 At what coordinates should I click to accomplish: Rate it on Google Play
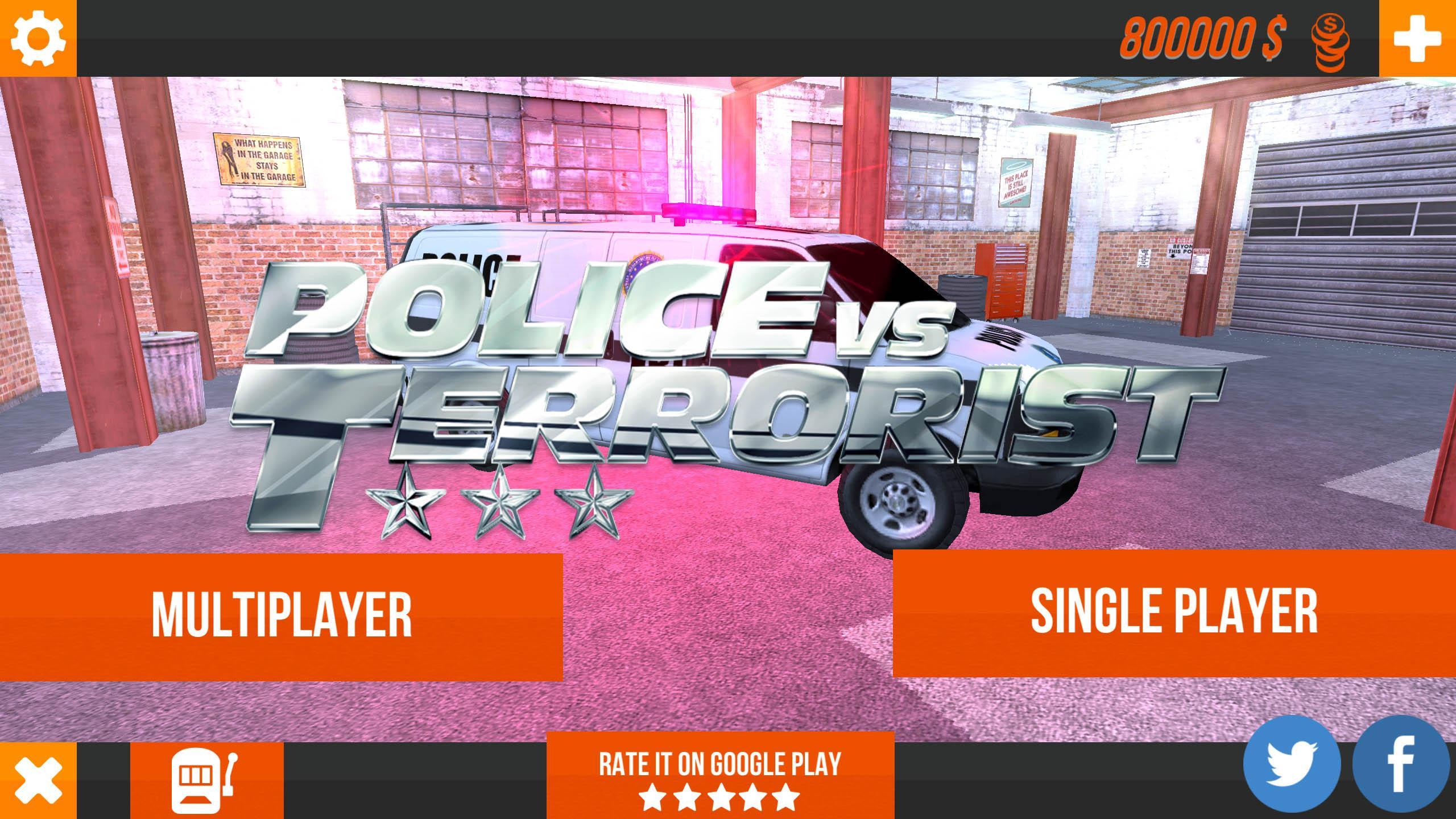[720, 776]
